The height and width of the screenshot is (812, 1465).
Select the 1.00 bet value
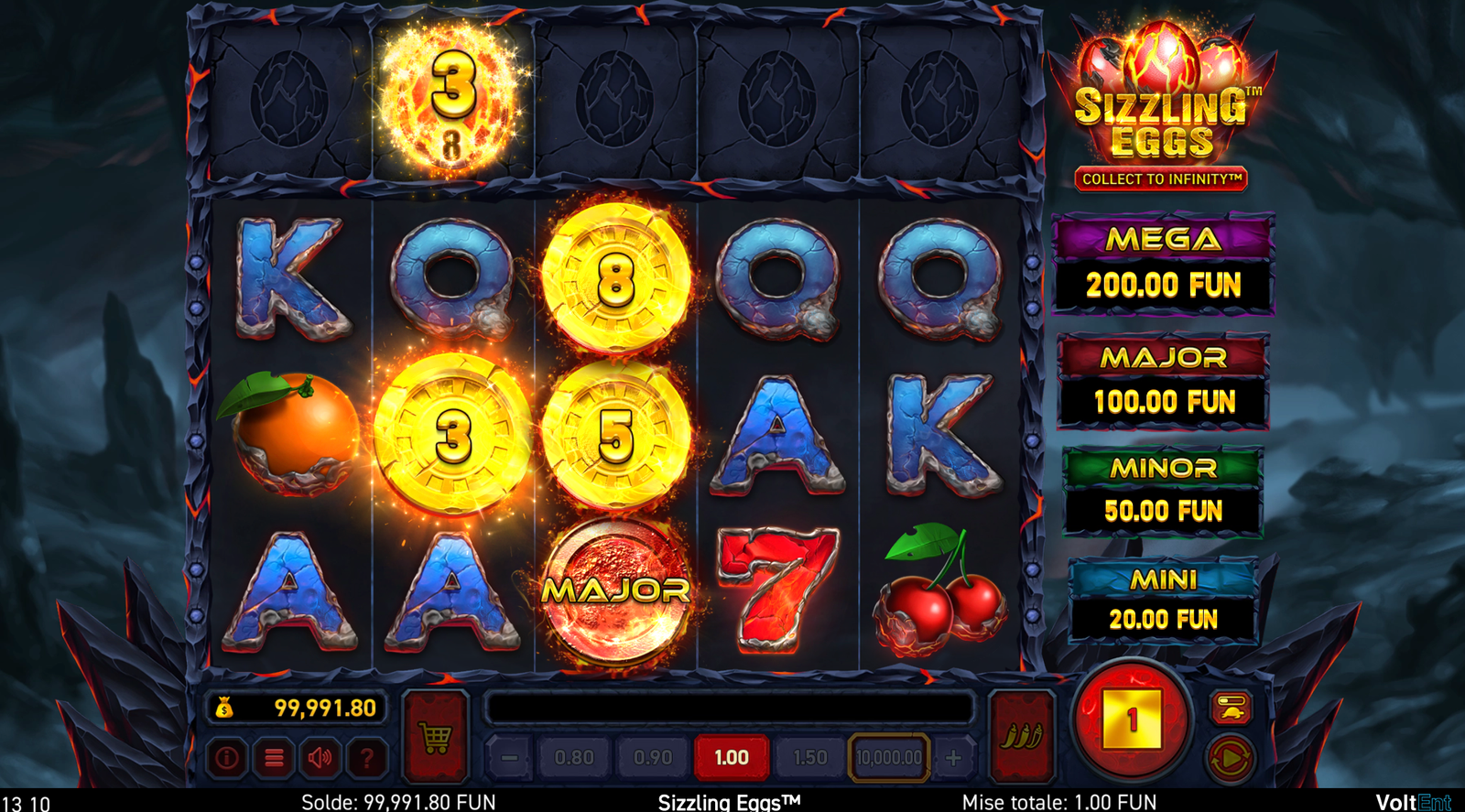[732, 758]
